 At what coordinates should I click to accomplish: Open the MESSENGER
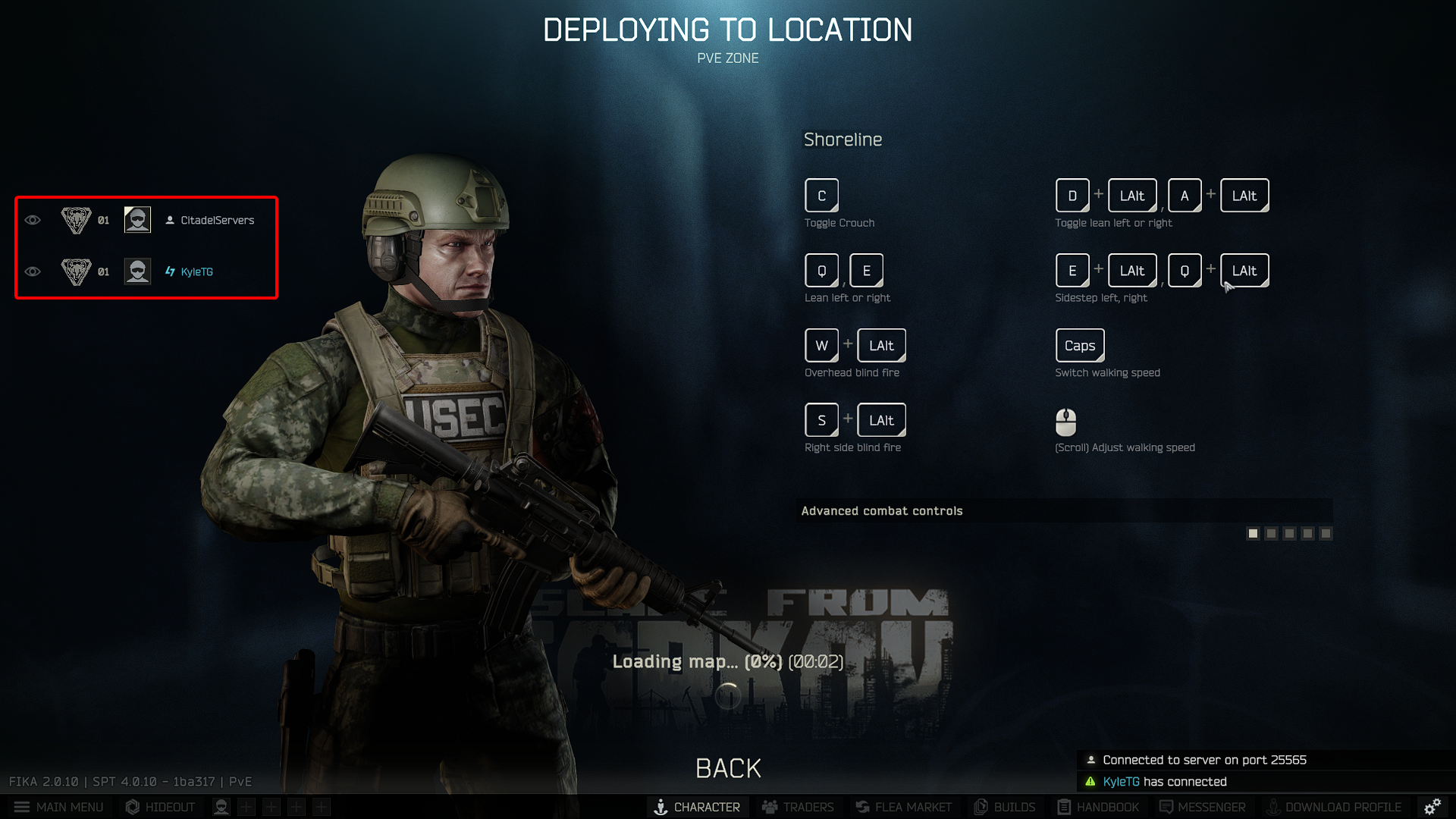(x=1202, y=807)
